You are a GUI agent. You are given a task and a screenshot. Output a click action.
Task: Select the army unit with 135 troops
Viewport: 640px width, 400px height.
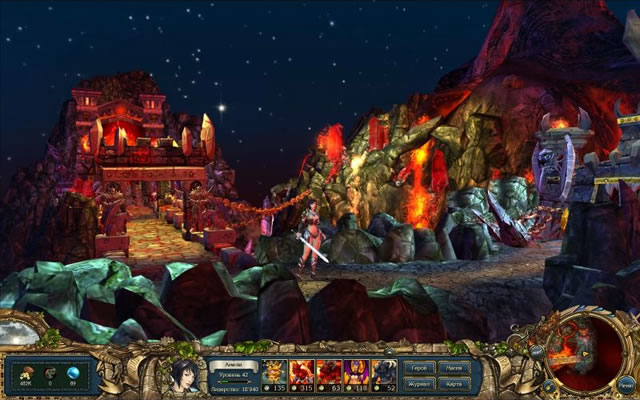coord(274,372)
